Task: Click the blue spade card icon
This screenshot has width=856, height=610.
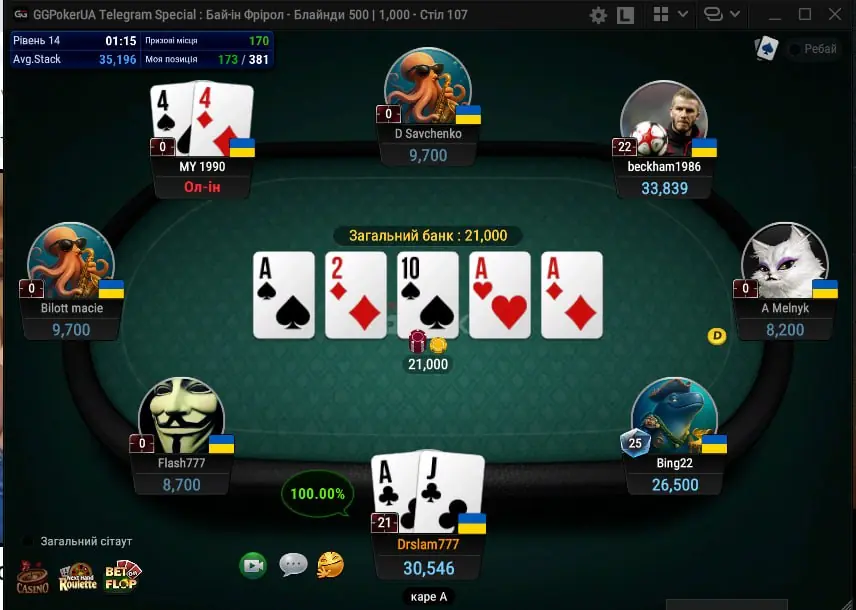Action: pyautogui.click(x=766, y=48)
